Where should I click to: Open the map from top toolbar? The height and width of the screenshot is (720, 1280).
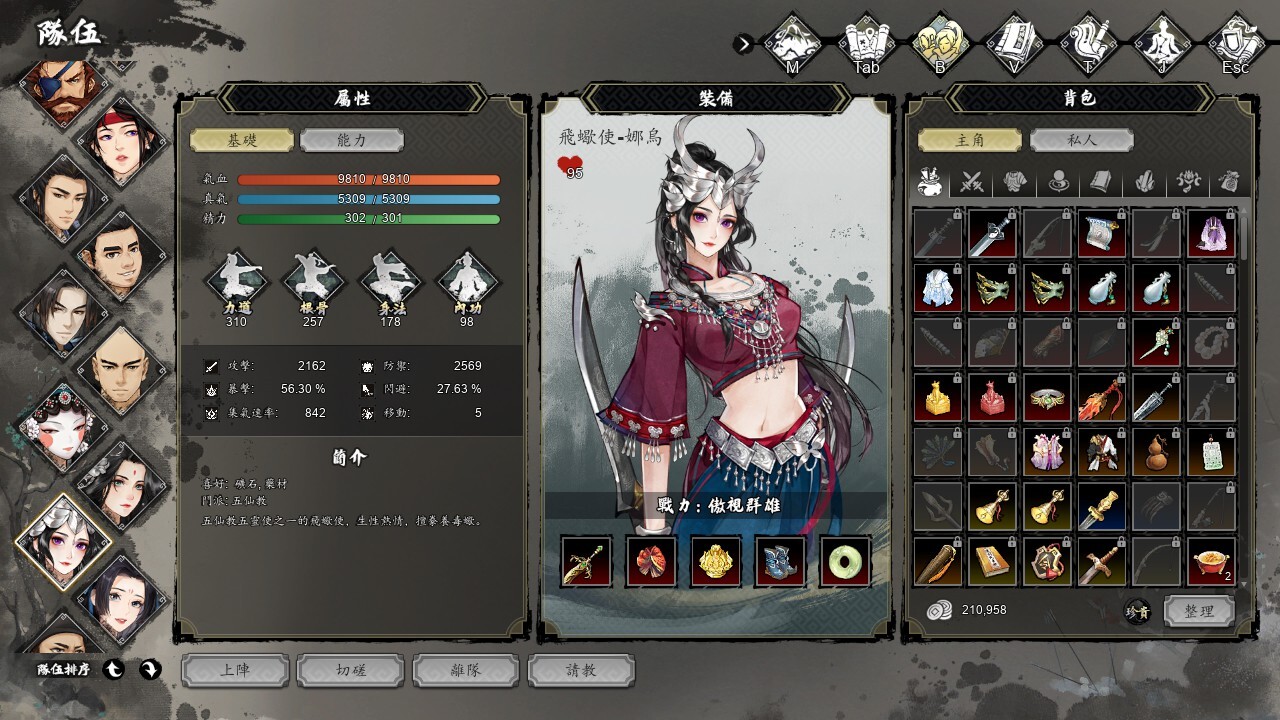click(x=792, y=43)
